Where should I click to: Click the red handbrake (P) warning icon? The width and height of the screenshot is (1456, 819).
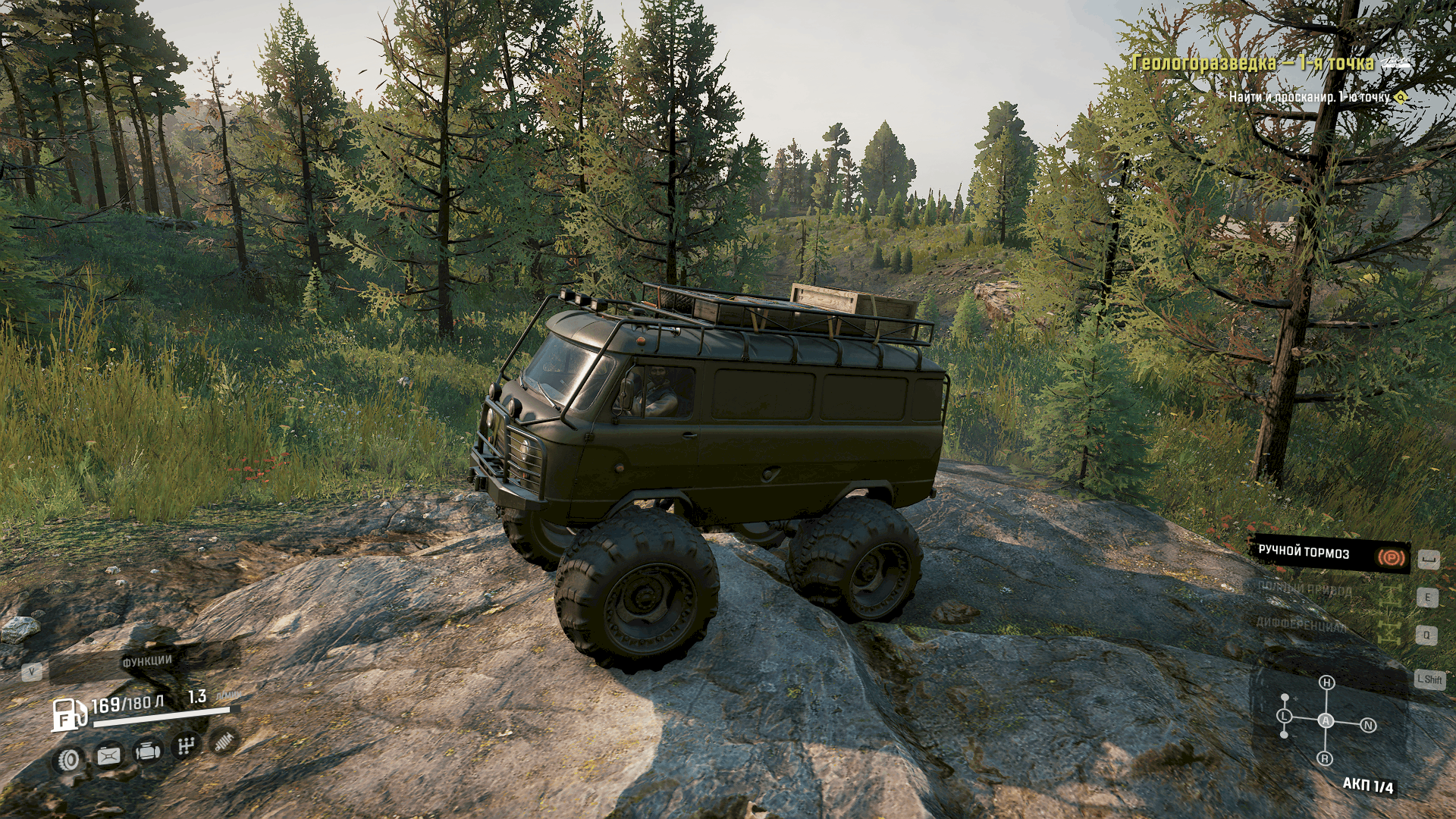coord(1392,558)
